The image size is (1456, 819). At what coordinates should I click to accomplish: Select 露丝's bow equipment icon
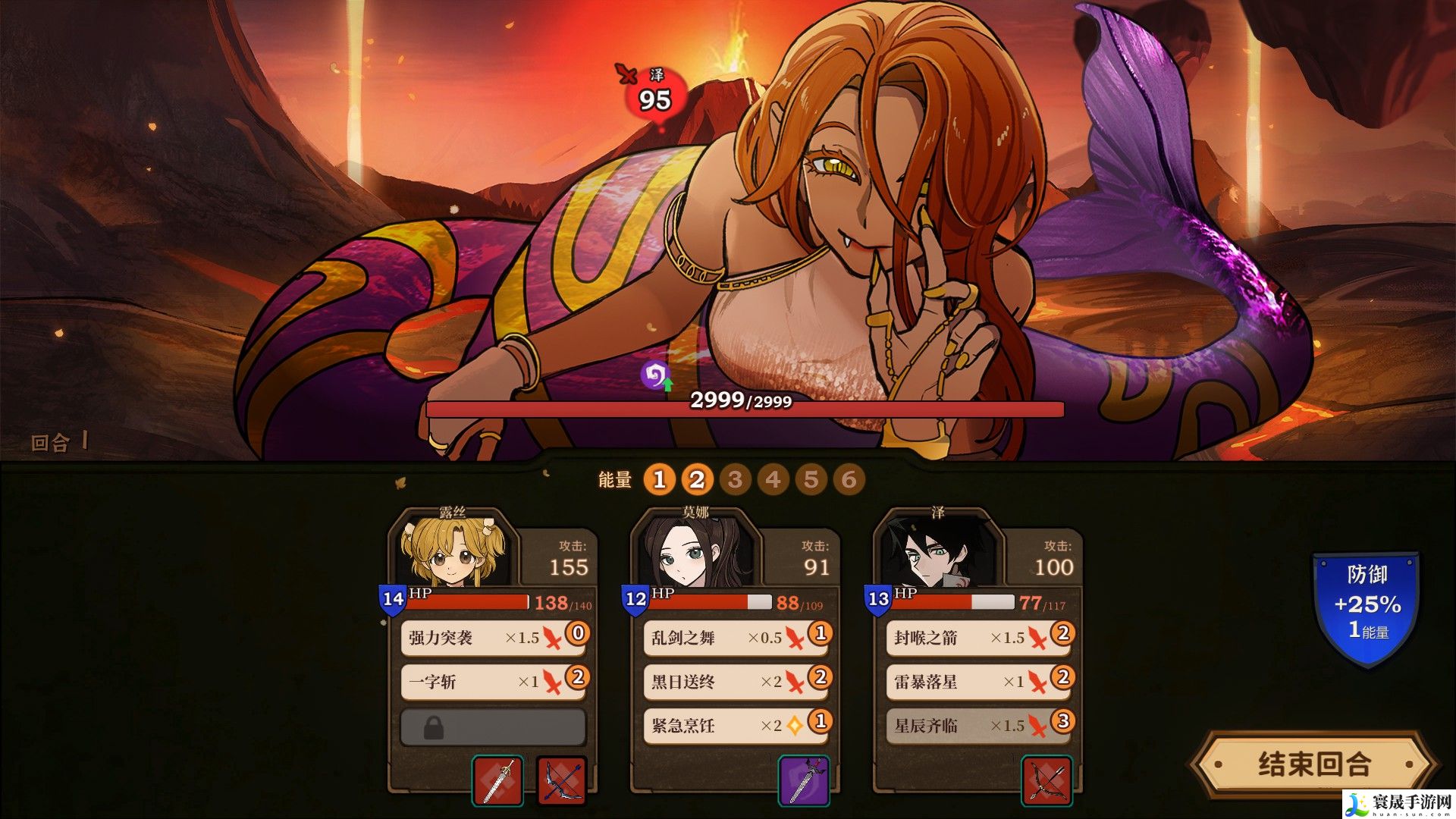coord(561,781)
